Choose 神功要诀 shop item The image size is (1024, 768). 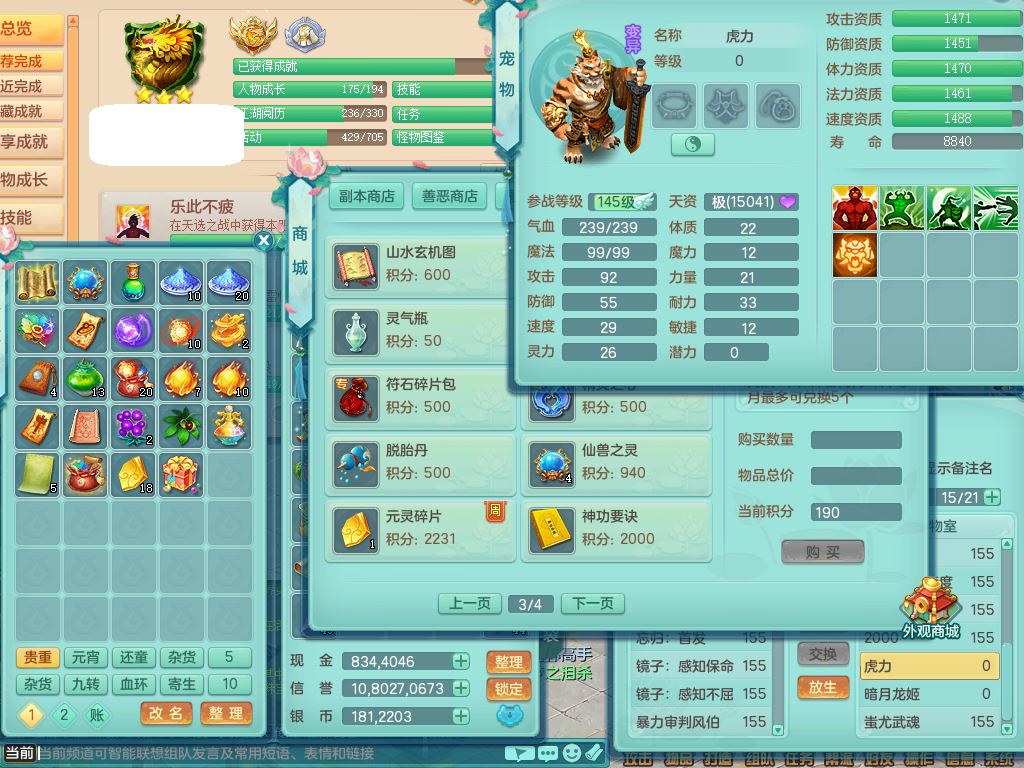[x=615, y=529]
